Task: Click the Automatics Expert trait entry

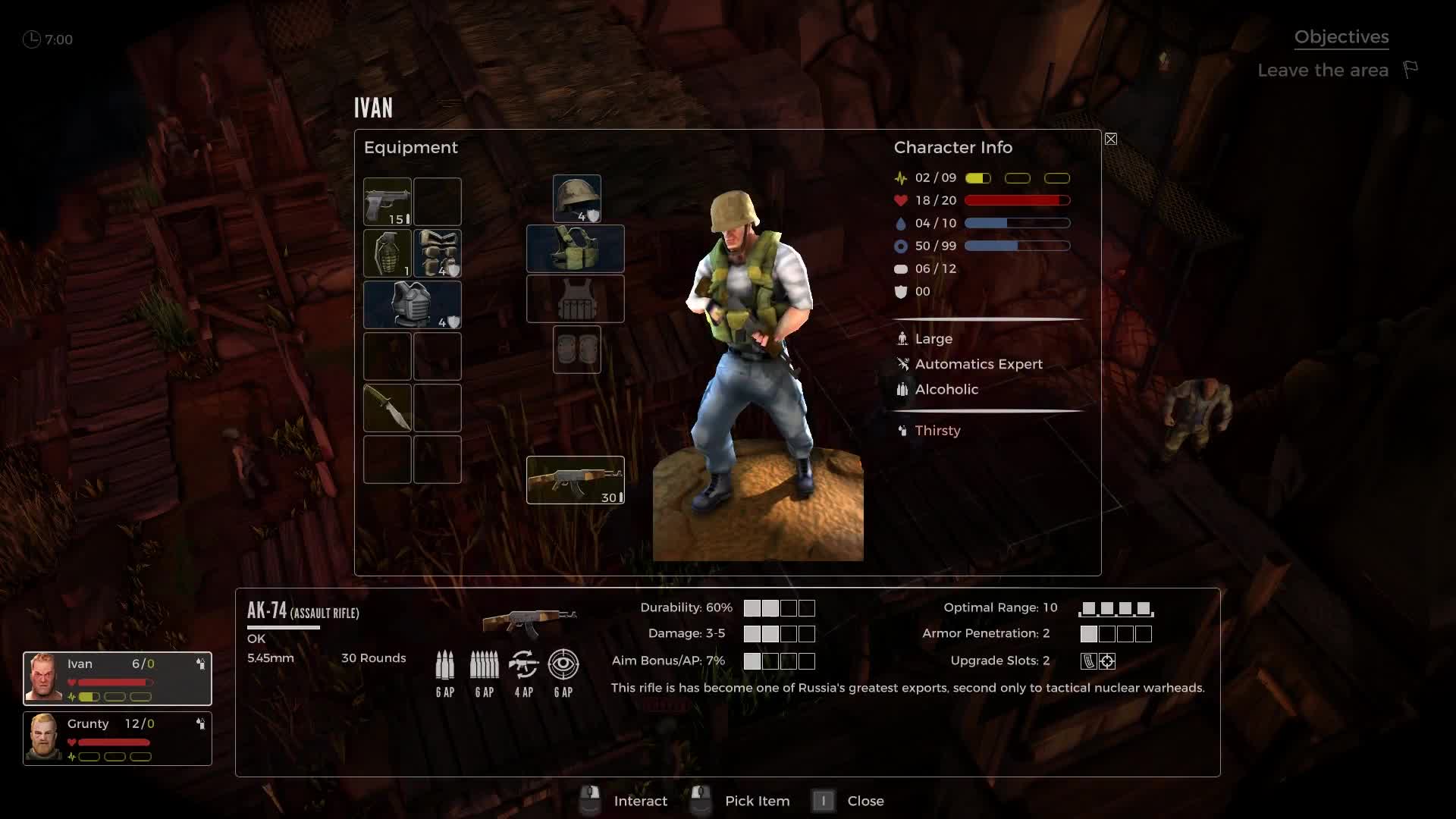Action: click(977, 365)
